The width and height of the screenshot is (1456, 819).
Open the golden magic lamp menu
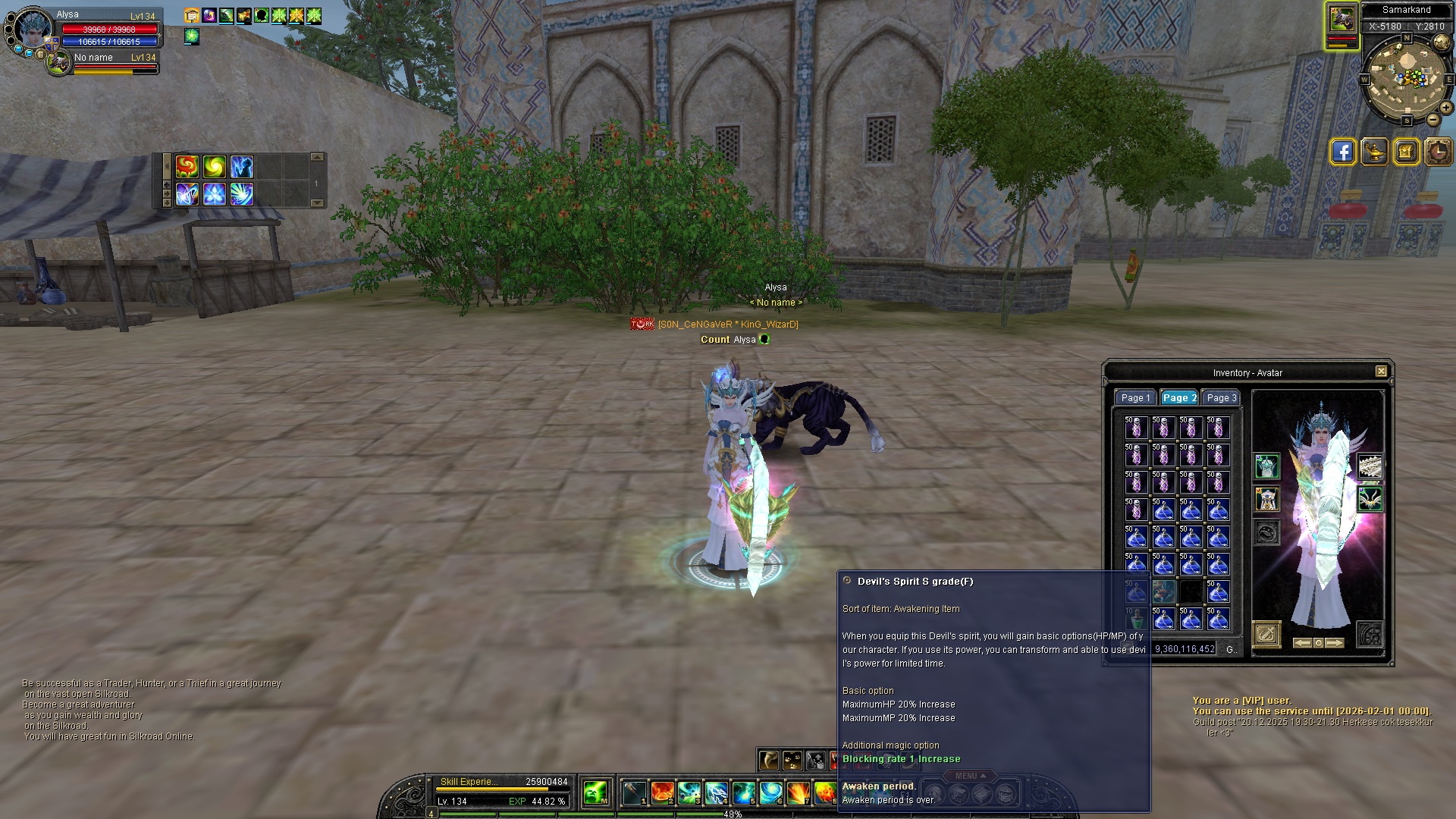click(x=1374, y=152)
